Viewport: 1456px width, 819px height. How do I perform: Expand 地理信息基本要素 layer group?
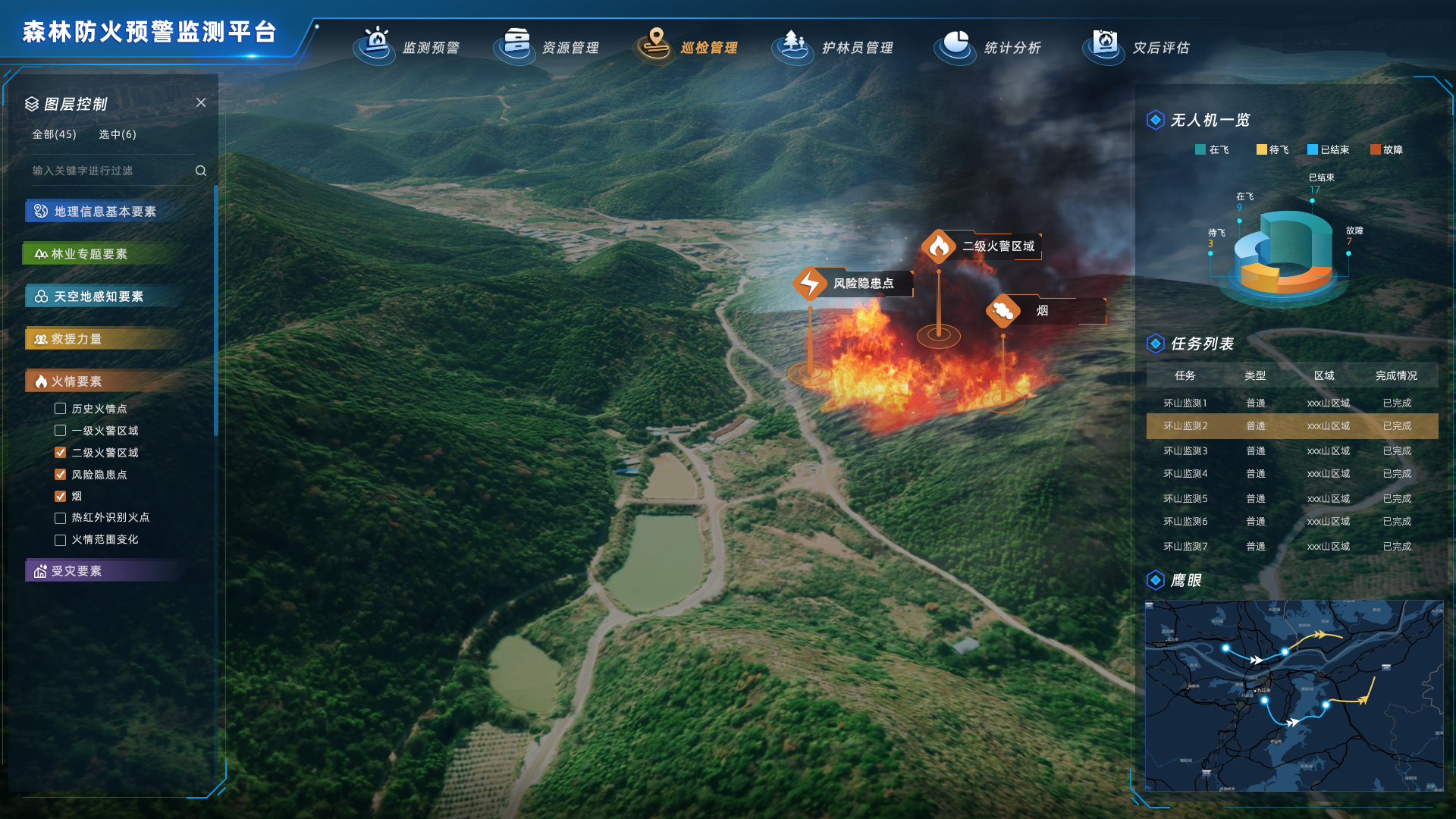point(105,212)
